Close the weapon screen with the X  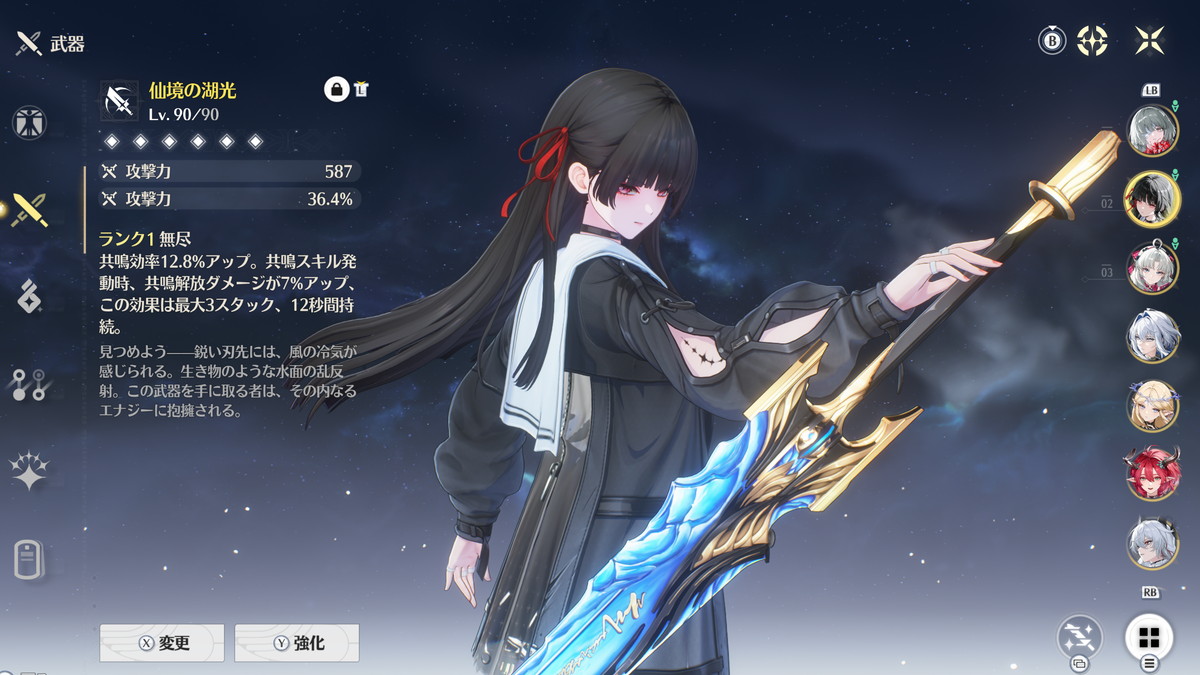[1150, 41]
